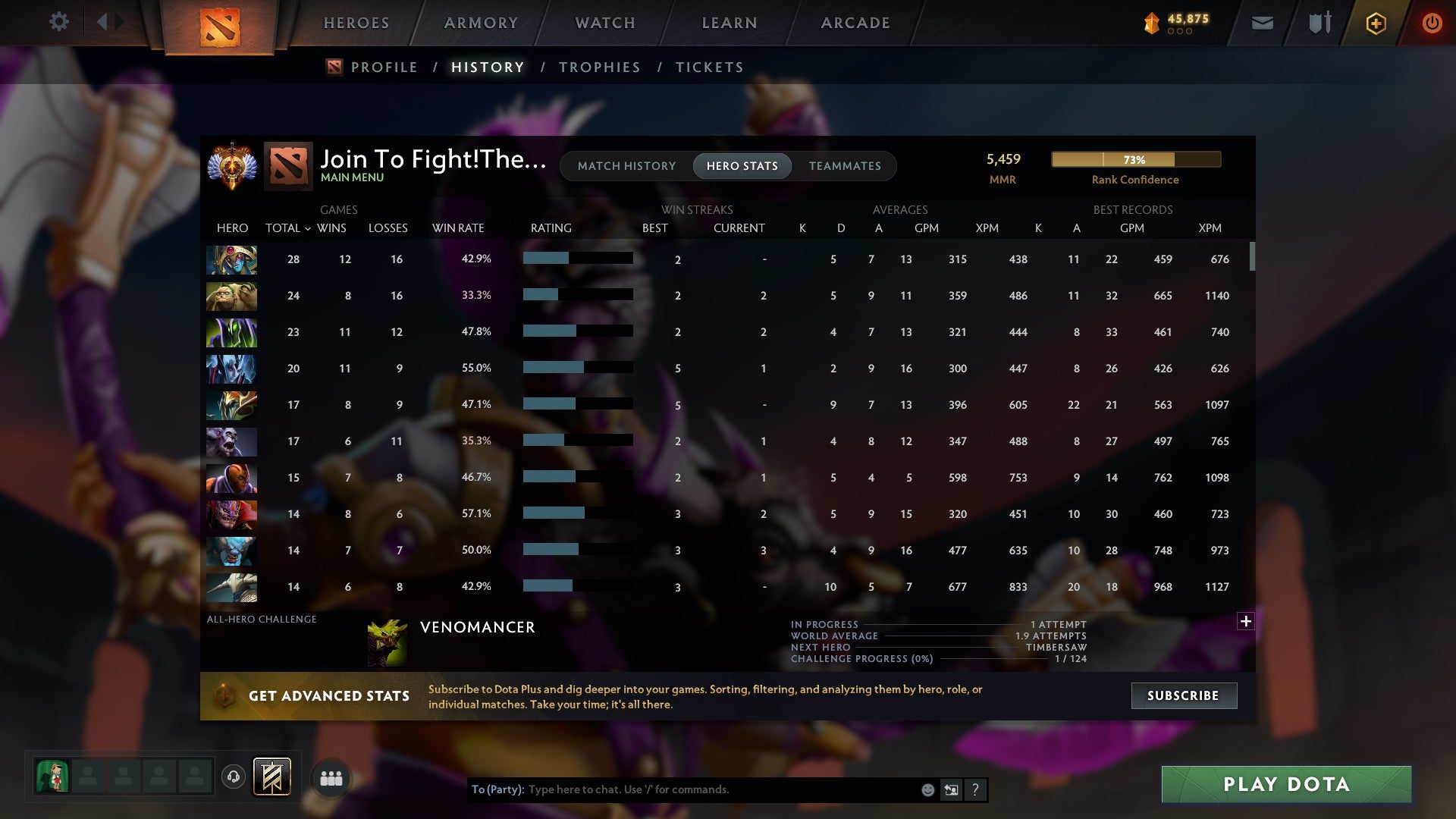Click the chat wheel icon beside the chat box

952,789
